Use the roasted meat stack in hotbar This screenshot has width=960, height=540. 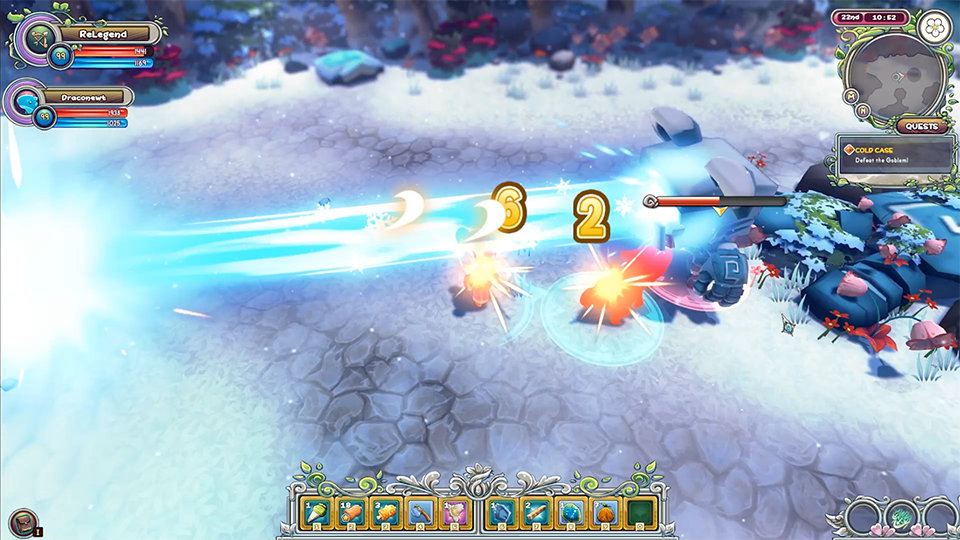(x=351, y=513)
